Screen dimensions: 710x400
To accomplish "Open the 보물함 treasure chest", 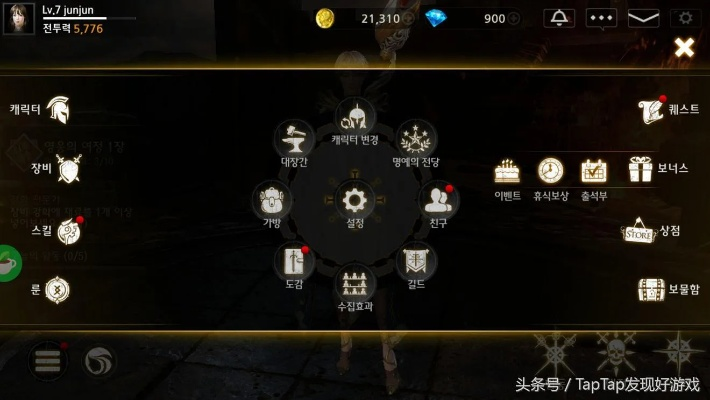I will 652,290.
